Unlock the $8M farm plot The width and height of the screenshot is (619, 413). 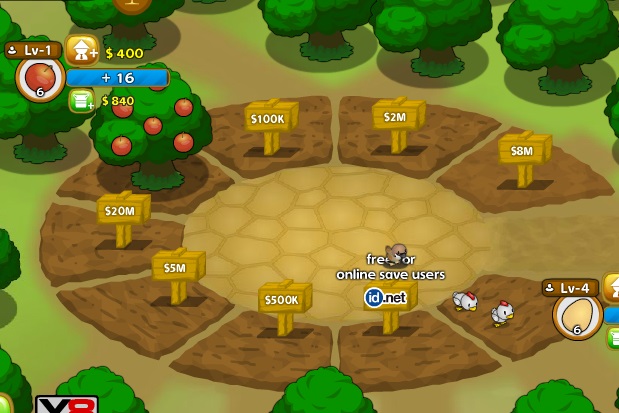(x=522, y=152)
